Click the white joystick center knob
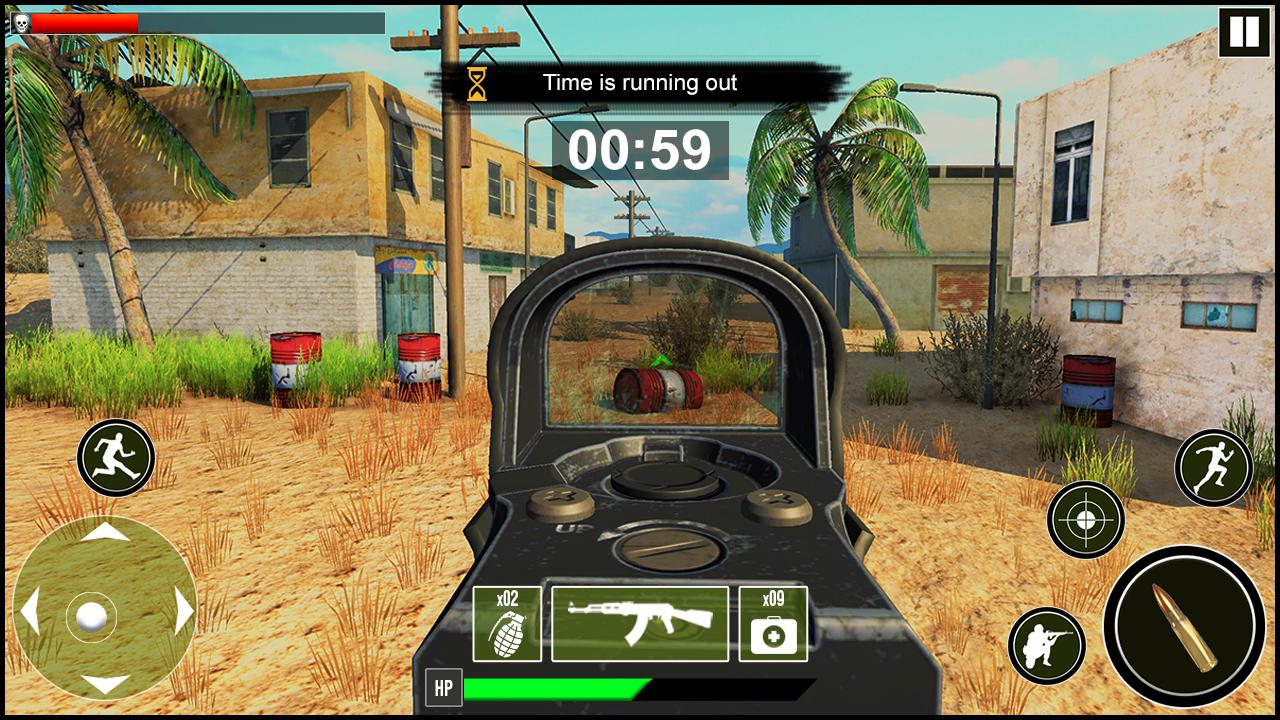1280x720 pixels. click(x=91, y=615)
